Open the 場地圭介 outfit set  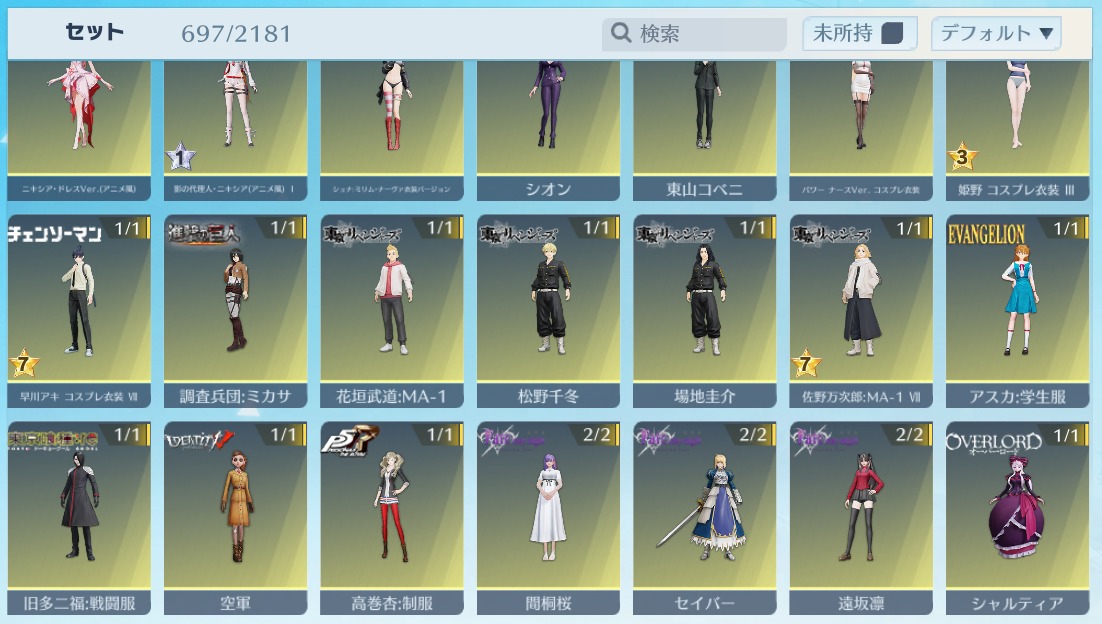coord(704,310)
